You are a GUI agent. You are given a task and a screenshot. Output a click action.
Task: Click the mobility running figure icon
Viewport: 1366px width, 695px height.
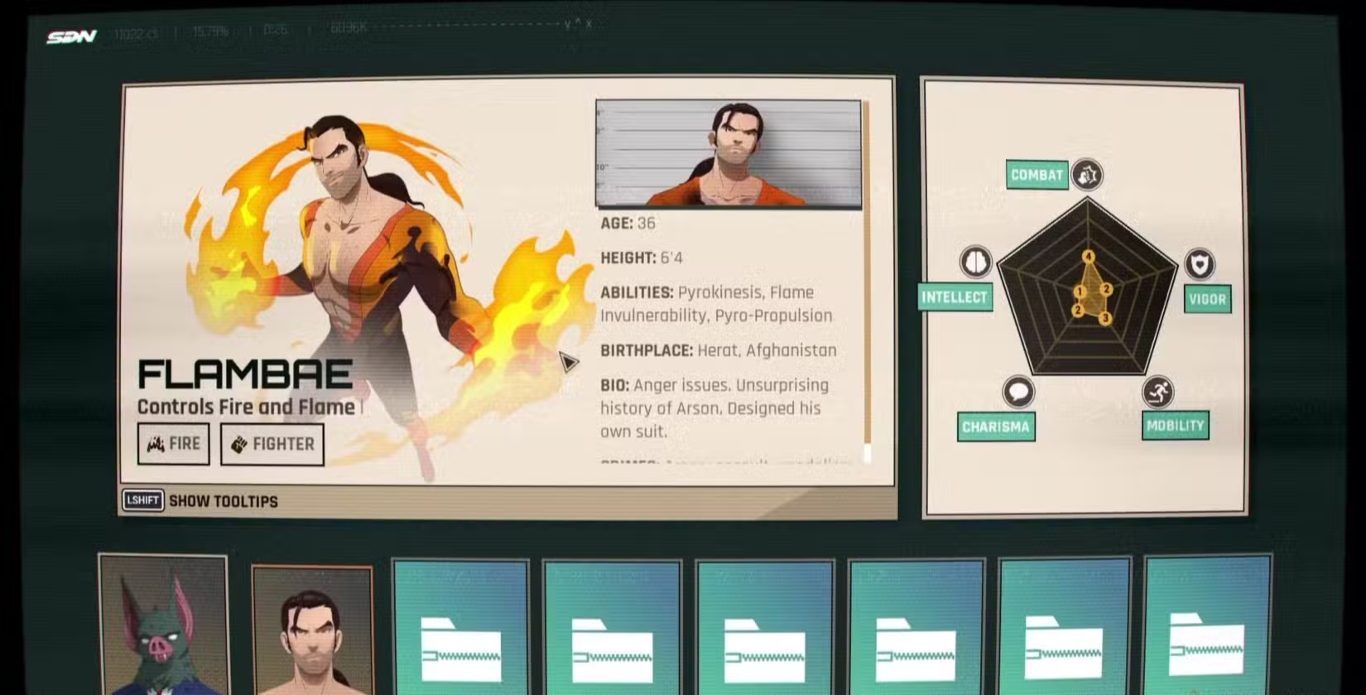tap(1157, 392)
